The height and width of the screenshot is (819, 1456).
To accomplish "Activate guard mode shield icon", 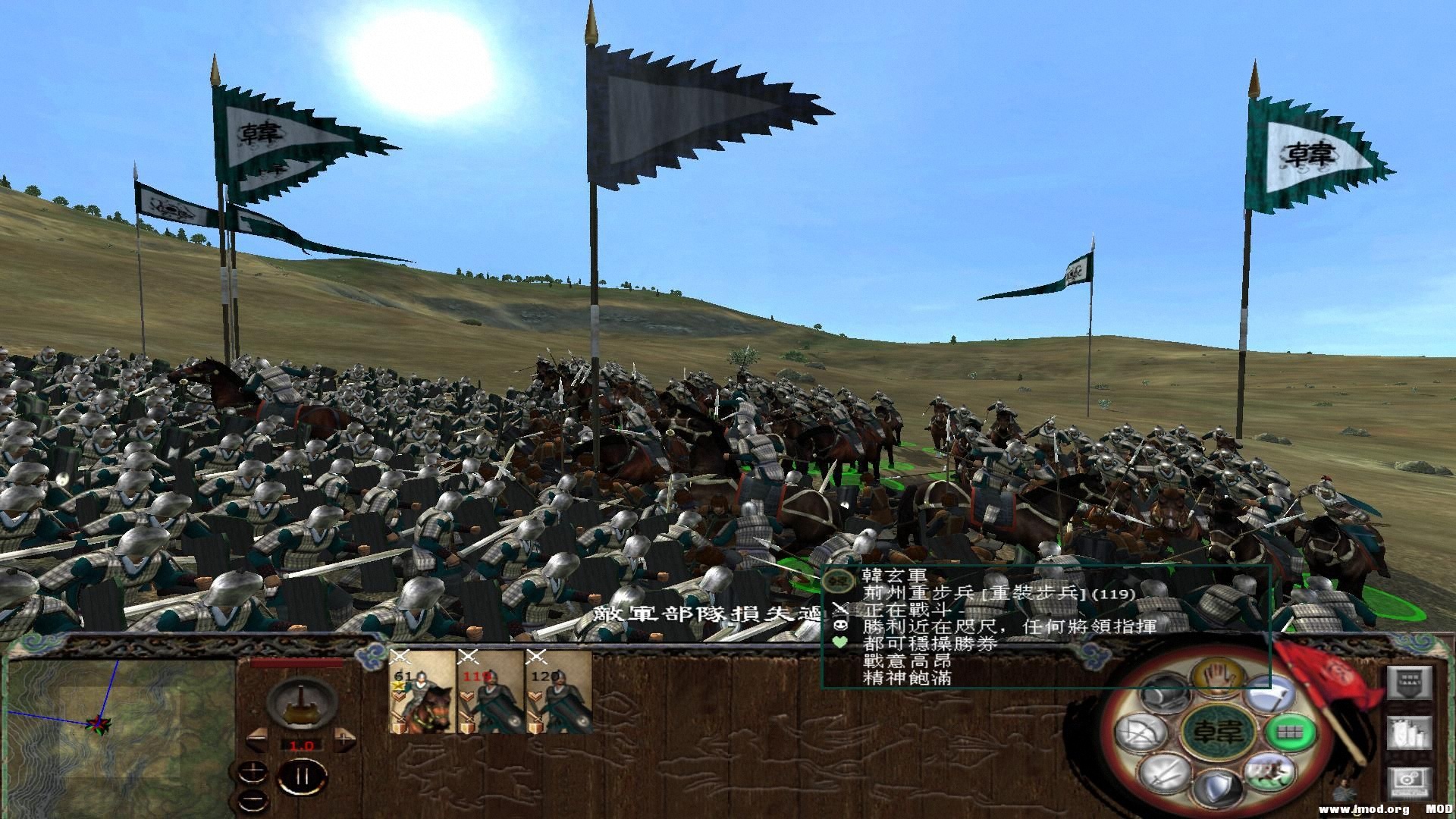I will coord(1219,786).
